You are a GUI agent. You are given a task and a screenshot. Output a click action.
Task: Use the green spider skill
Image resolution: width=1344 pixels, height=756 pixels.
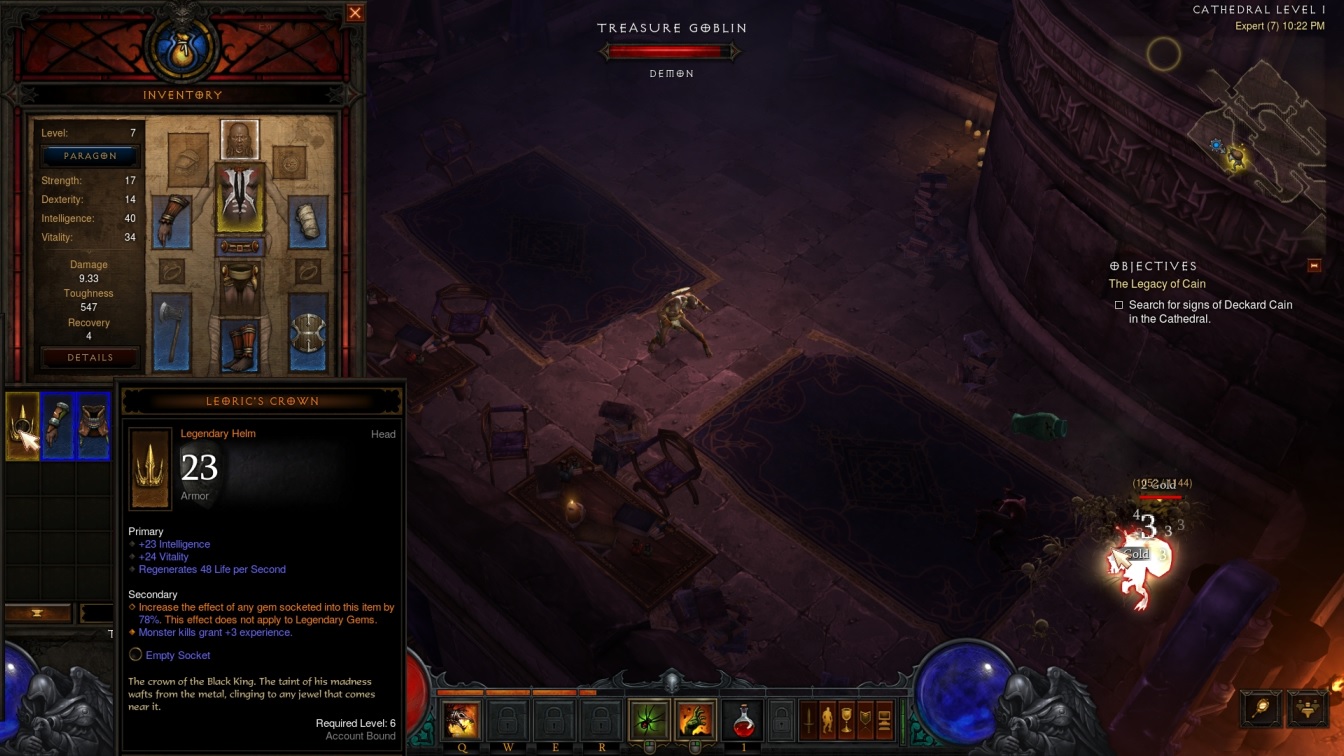tap(649, 720)
